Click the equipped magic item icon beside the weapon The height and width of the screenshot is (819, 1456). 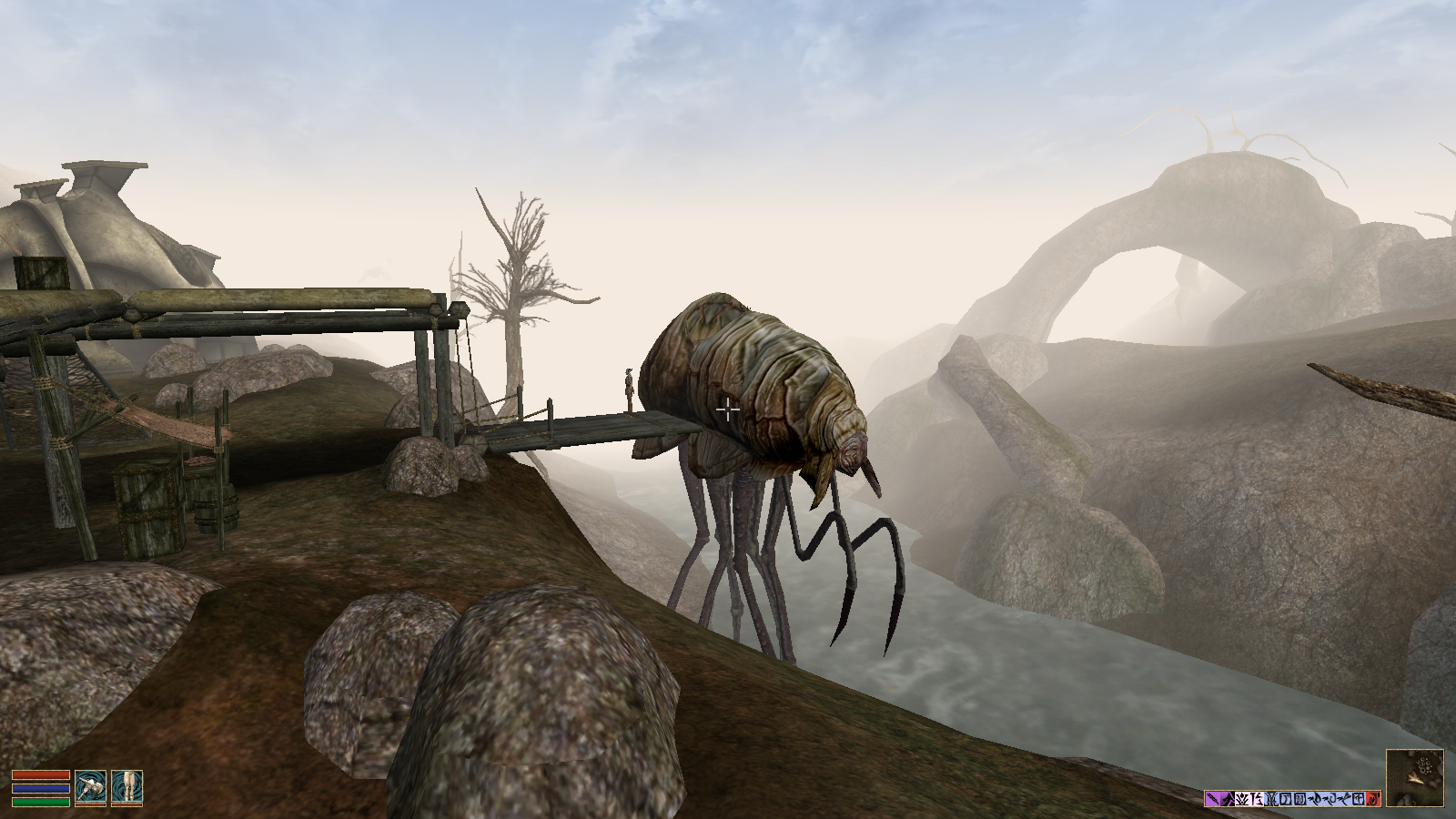point(127,786)
